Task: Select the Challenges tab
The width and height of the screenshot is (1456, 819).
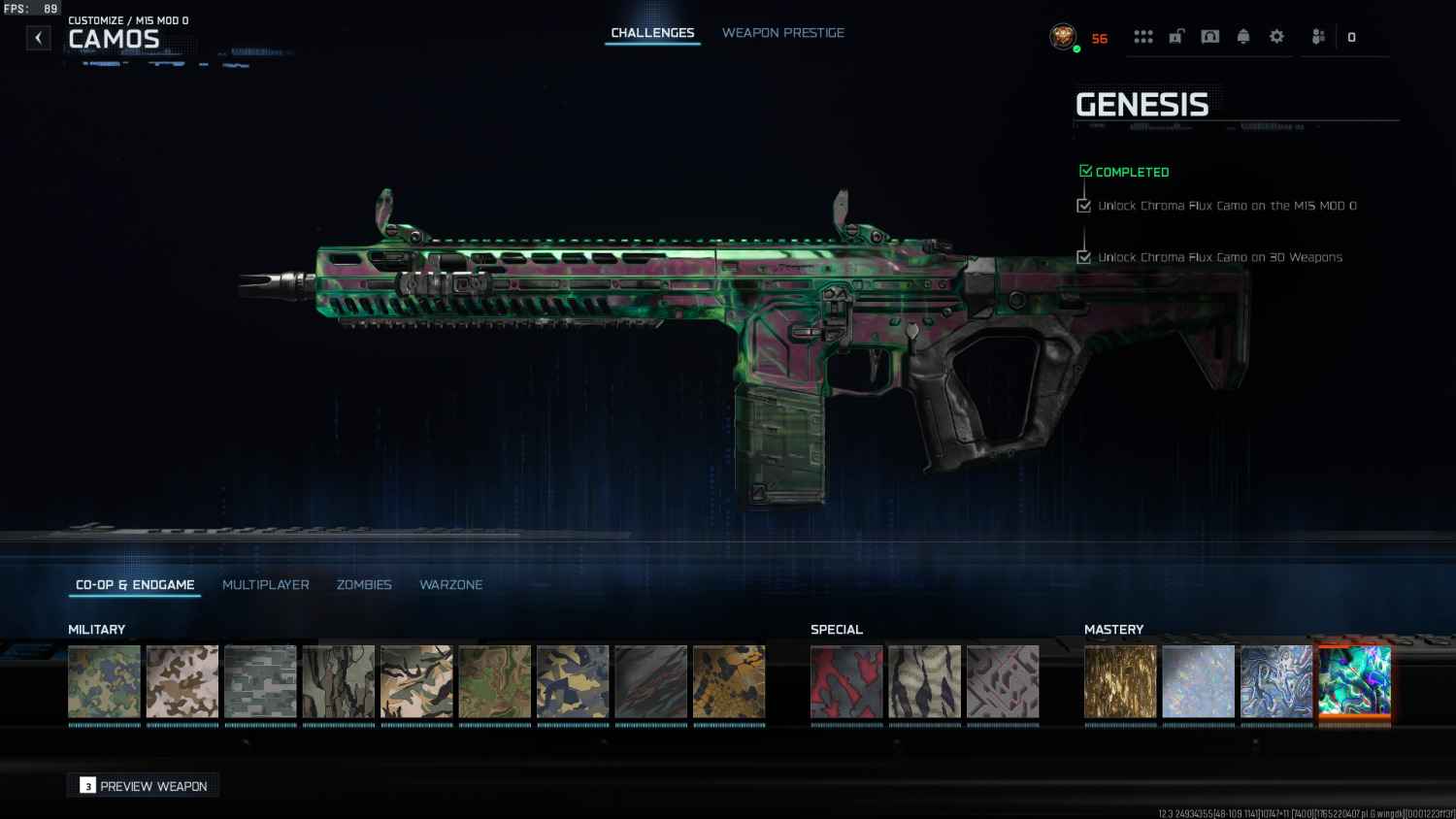Action: tap(652, 33)
